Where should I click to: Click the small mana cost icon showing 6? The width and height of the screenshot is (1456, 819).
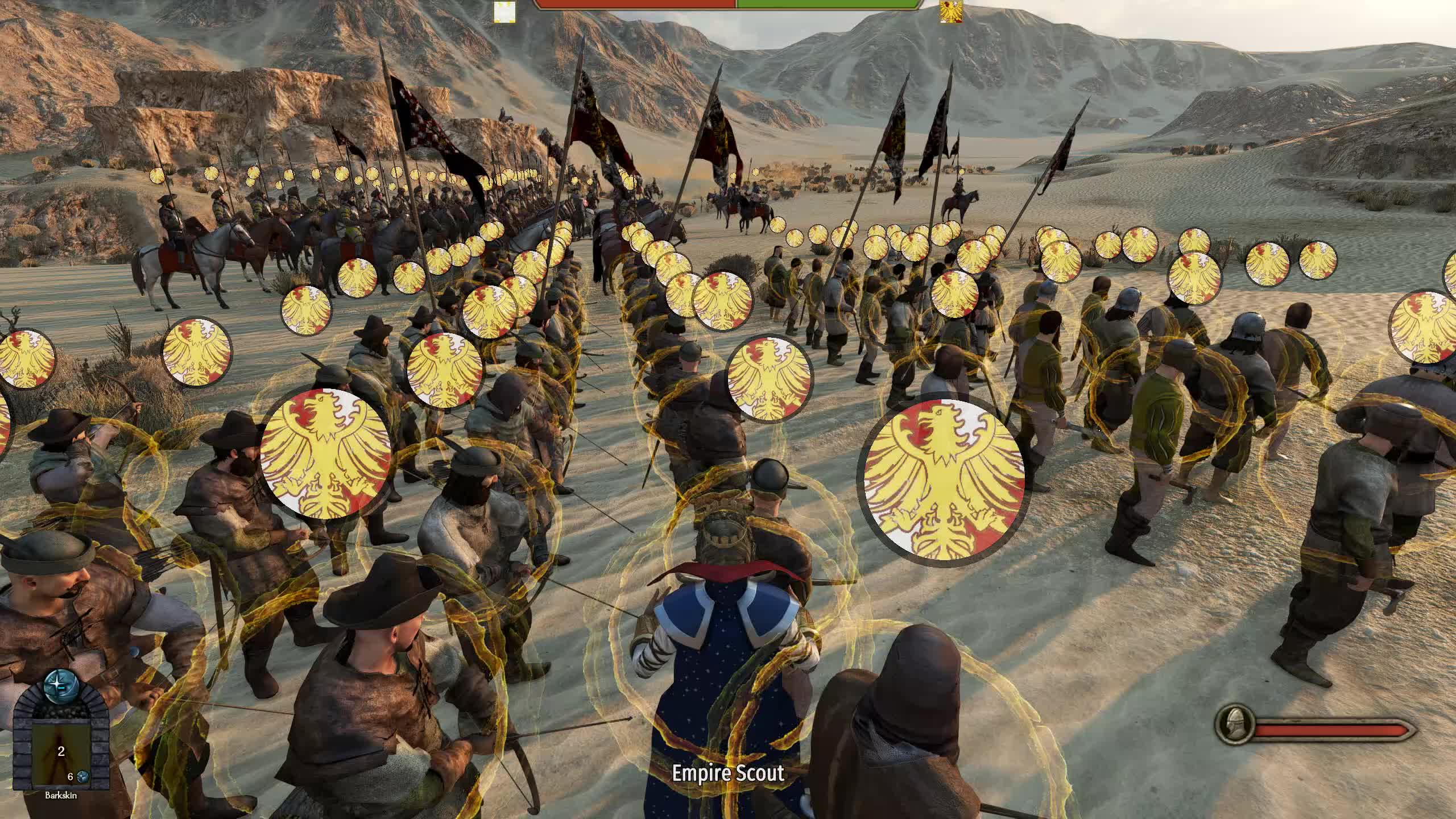[82, 777]
